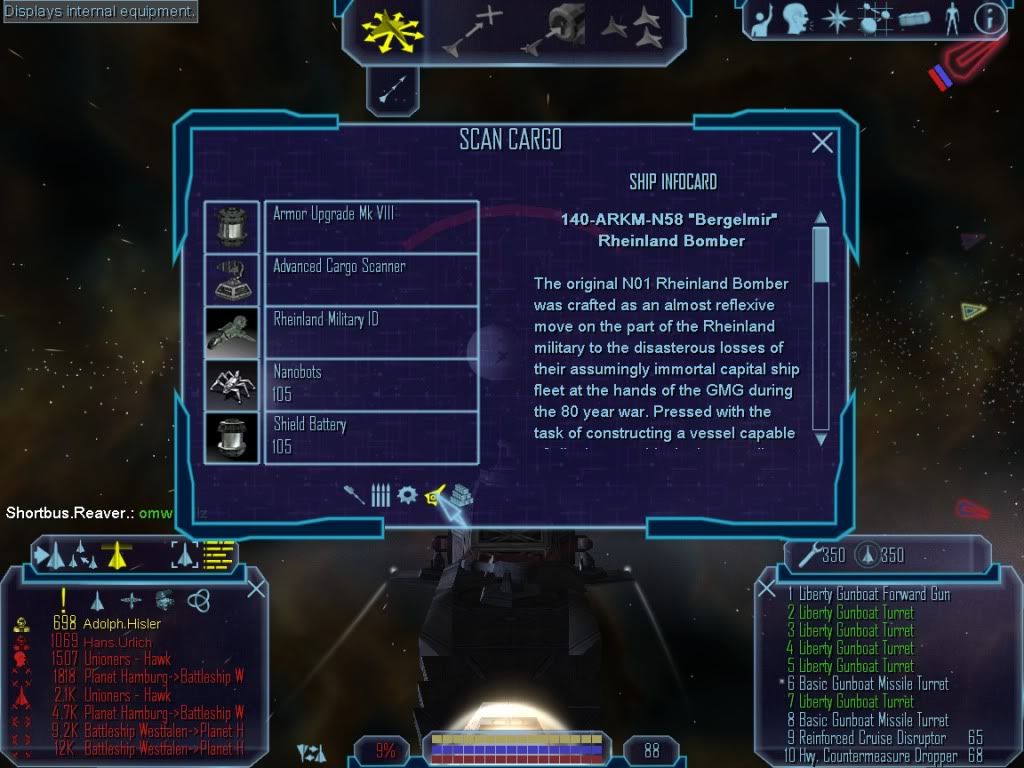1024x768 pixels.
Task: Choose the Rheinland Military ID entry
Action: [x=371, y=332]
